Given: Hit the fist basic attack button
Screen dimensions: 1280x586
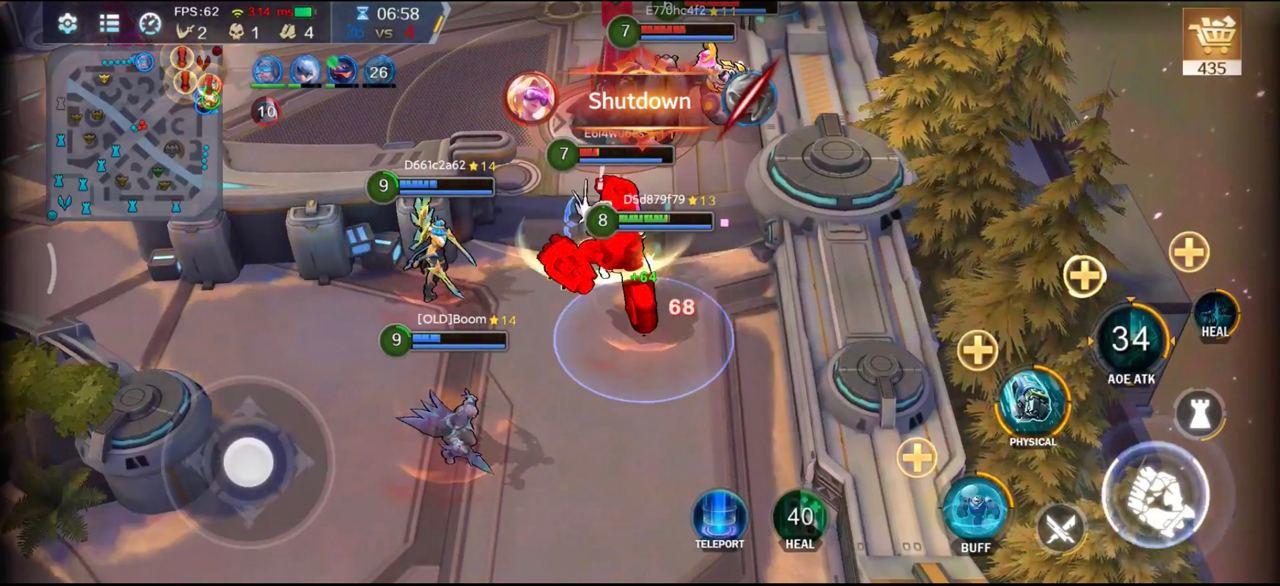Looking at the screenshot, I should [x=1155, y=495].
